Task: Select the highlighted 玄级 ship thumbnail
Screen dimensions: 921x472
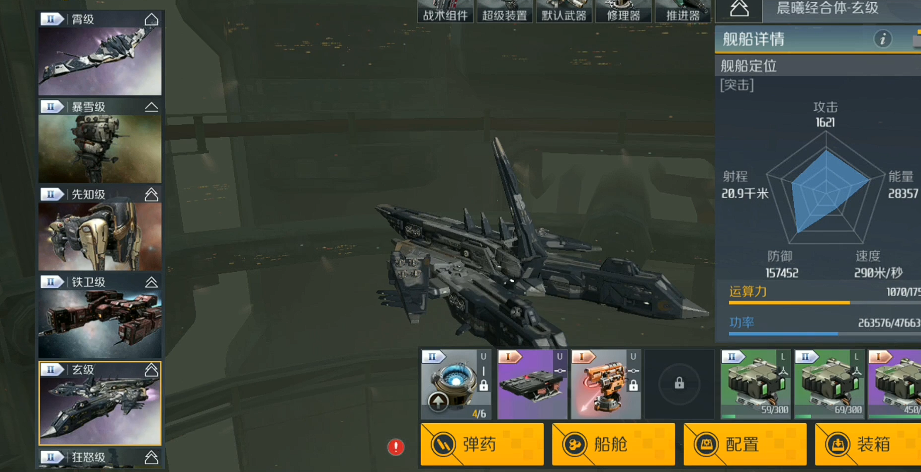Action: tap(100, 408)
